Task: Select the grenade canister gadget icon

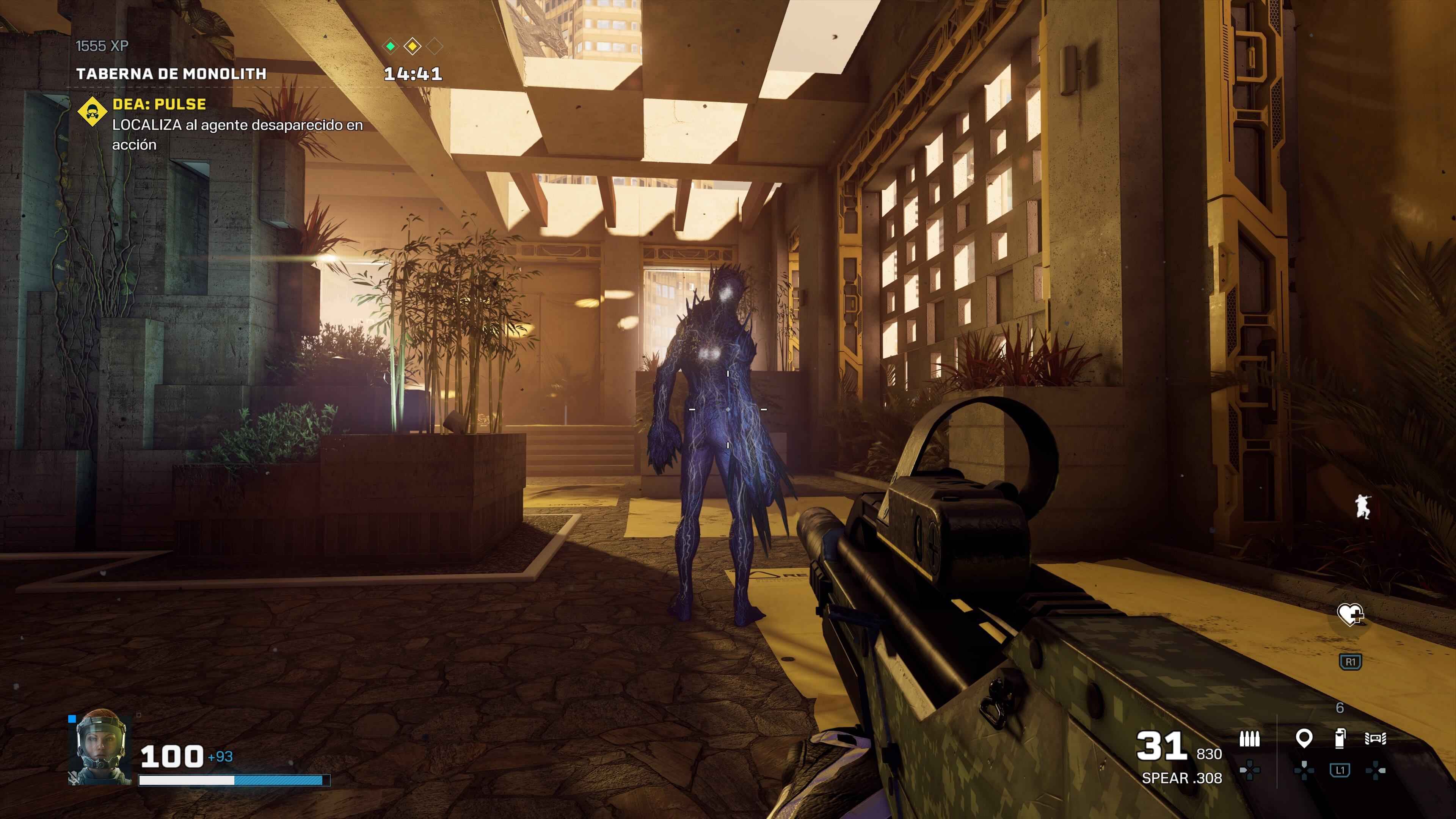Action: pyautogui.click(x=1340, y=738)
